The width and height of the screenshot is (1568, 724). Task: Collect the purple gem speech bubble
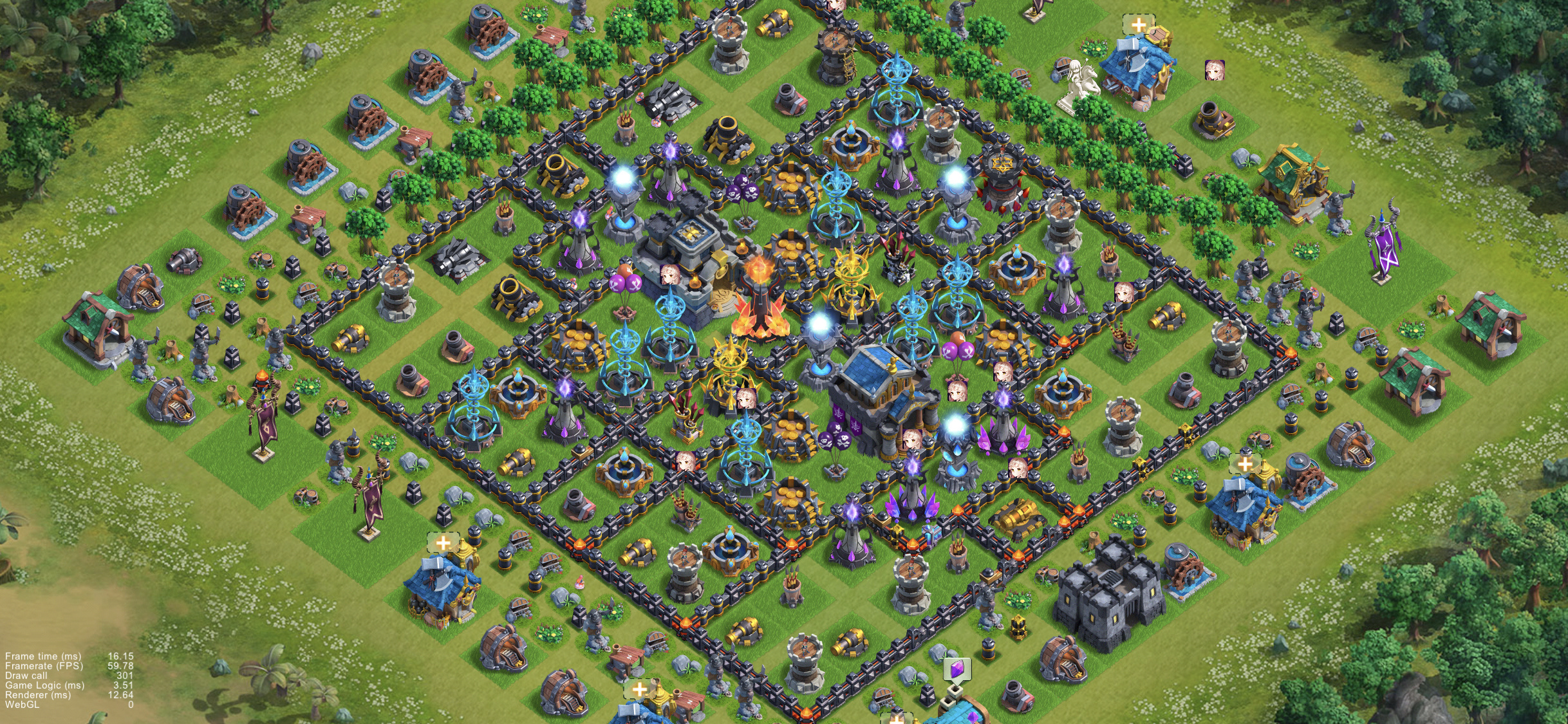coord(957,669)
